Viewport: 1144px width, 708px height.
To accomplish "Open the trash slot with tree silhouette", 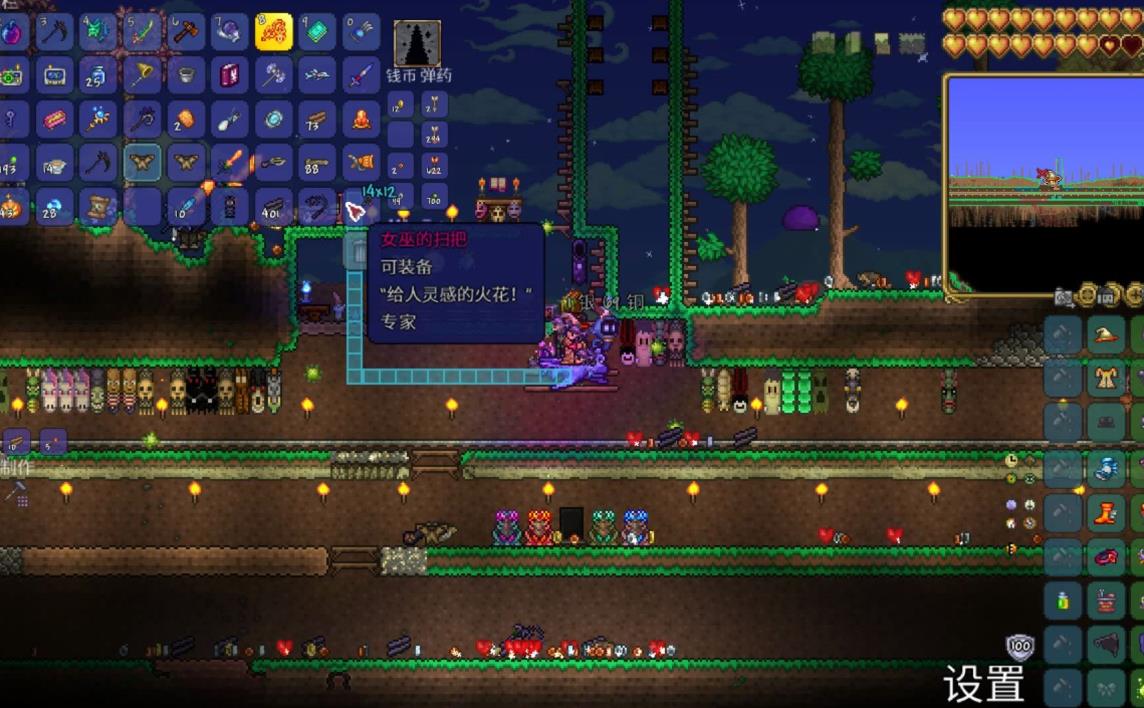I will pos(417,43).
